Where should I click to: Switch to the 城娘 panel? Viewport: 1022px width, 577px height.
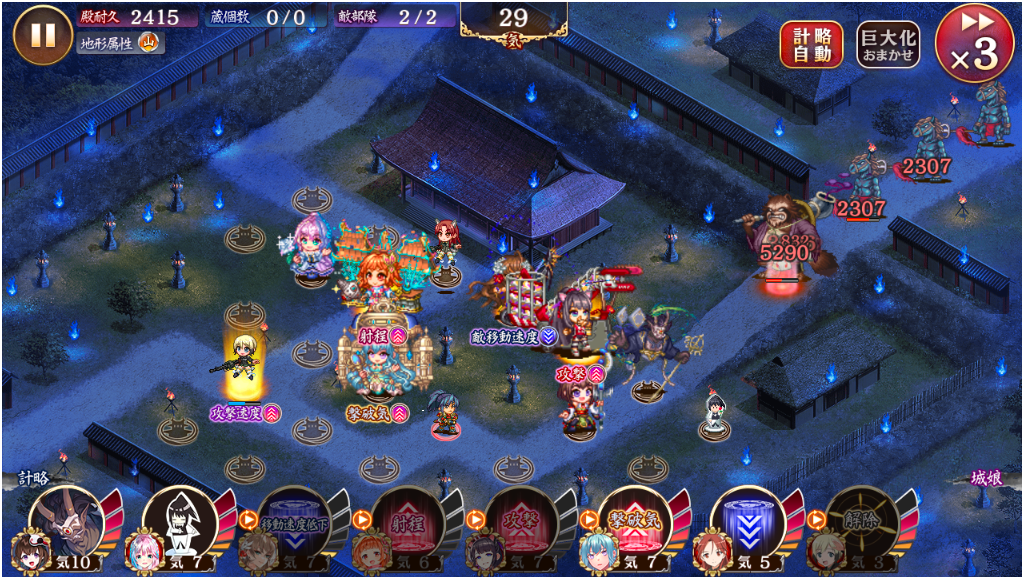[x=986, y=478]
